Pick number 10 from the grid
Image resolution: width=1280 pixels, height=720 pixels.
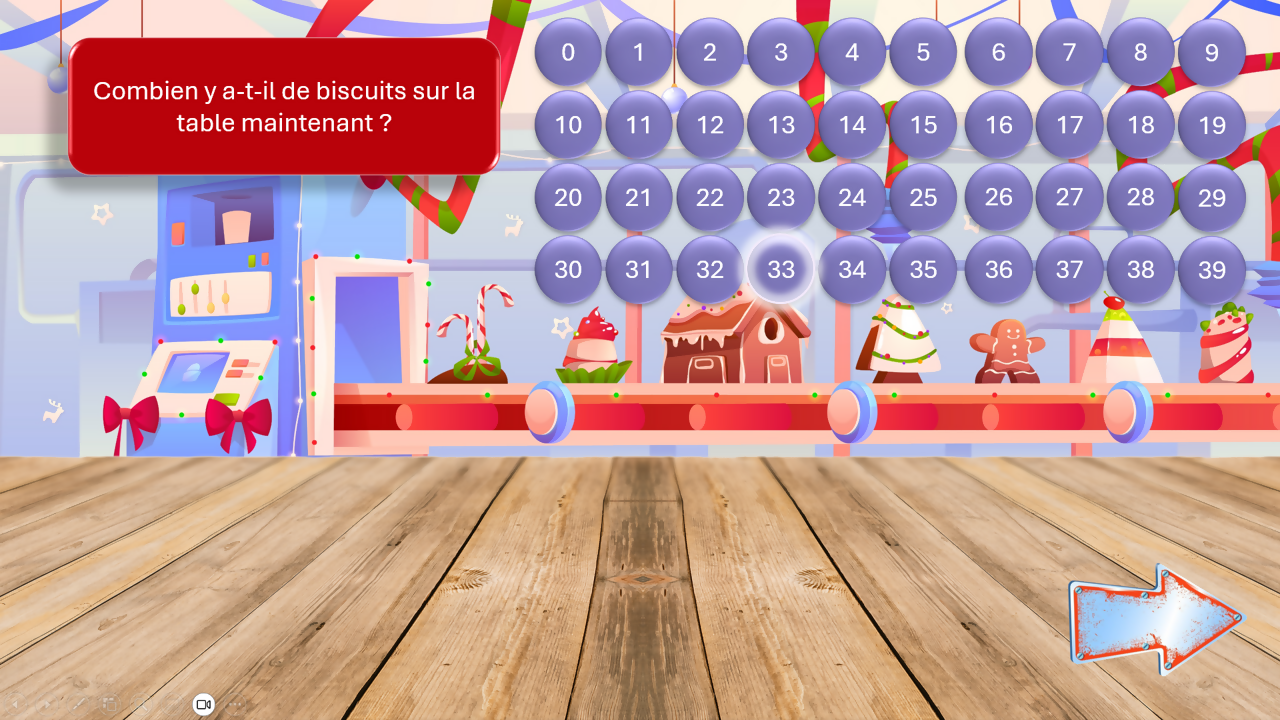(568, 126)
